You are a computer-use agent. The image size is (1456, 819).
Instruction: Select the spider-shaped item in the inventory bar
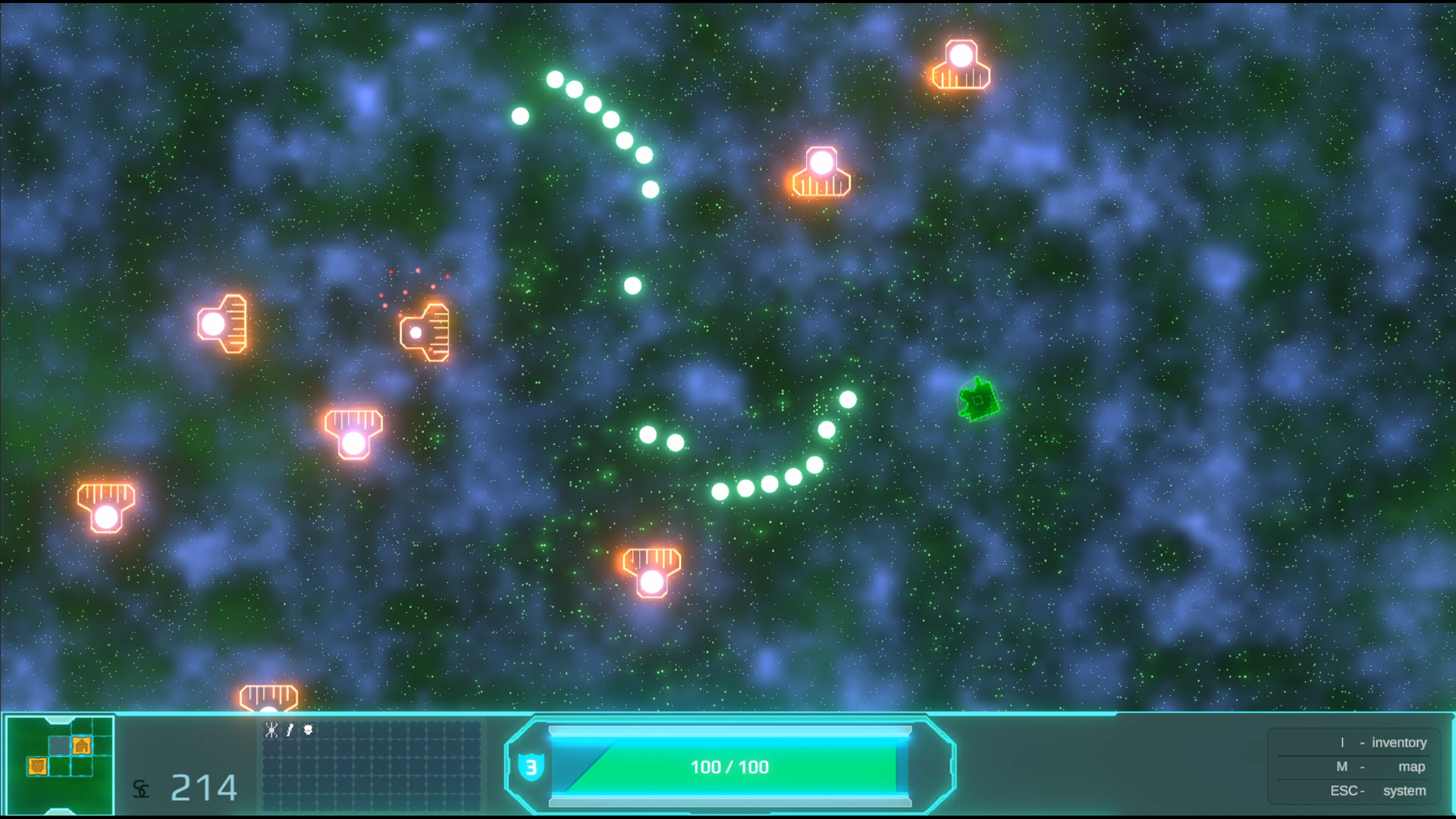(x=271, y=730)
